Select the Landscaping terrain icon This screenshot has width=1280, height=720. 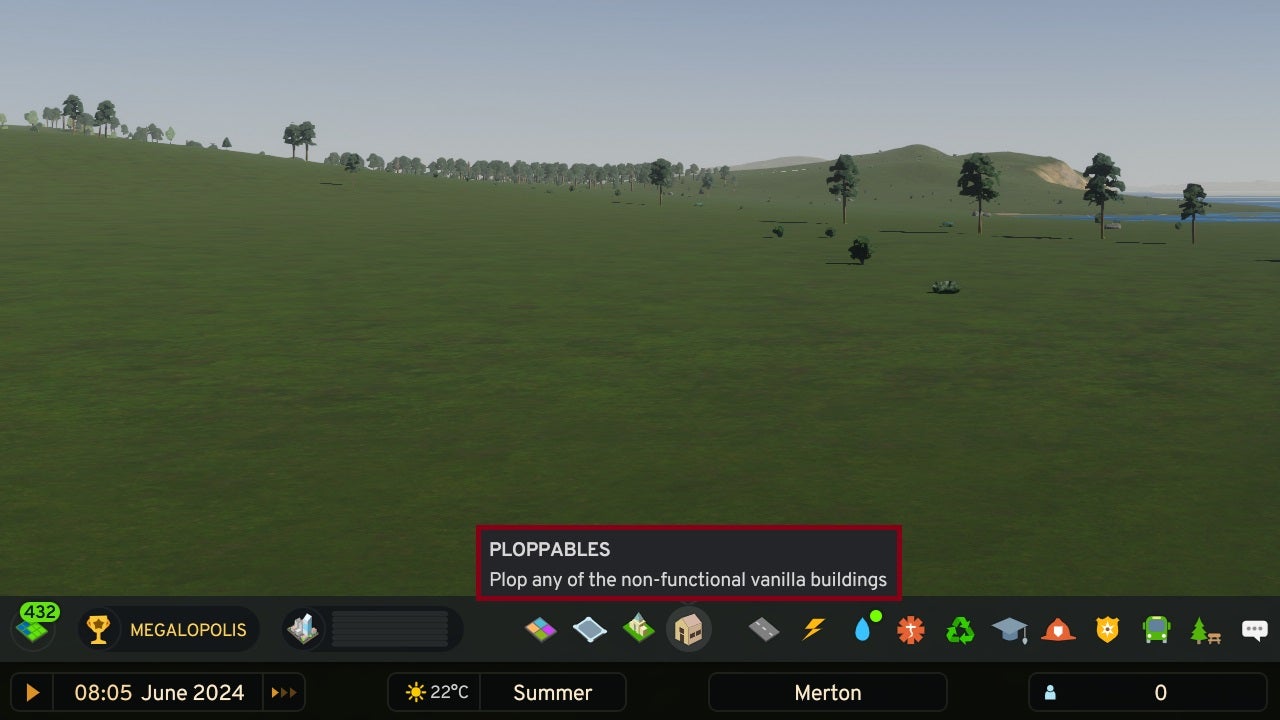click(638, 629)
